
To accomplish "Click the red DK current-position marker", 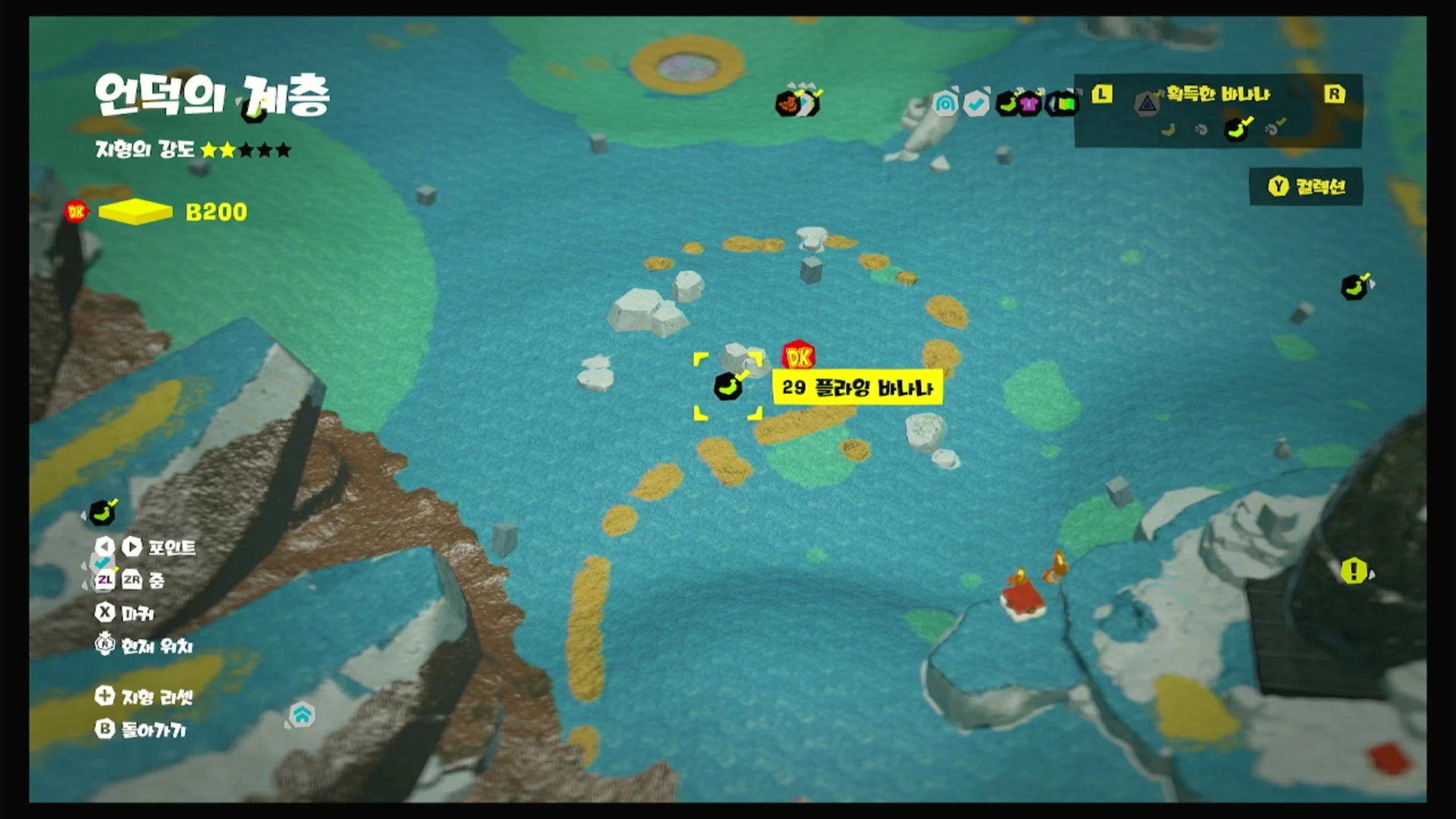I will pos(799,357).
